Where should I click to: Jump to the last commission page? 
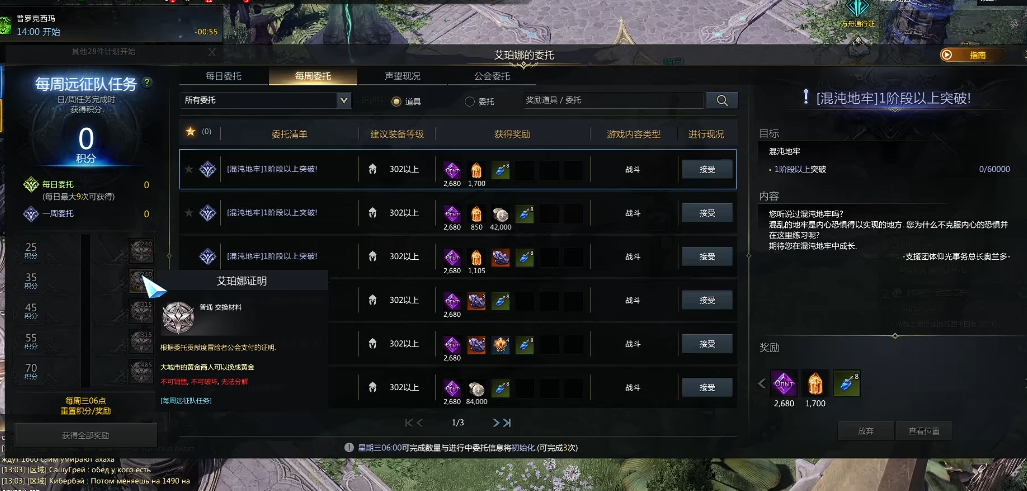pos(508,423)
